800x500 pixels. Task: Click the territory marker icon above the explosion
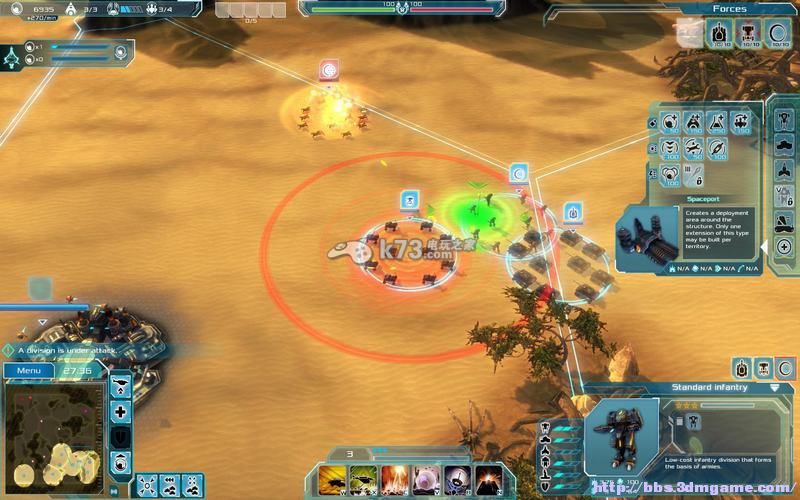pos(329,71)
